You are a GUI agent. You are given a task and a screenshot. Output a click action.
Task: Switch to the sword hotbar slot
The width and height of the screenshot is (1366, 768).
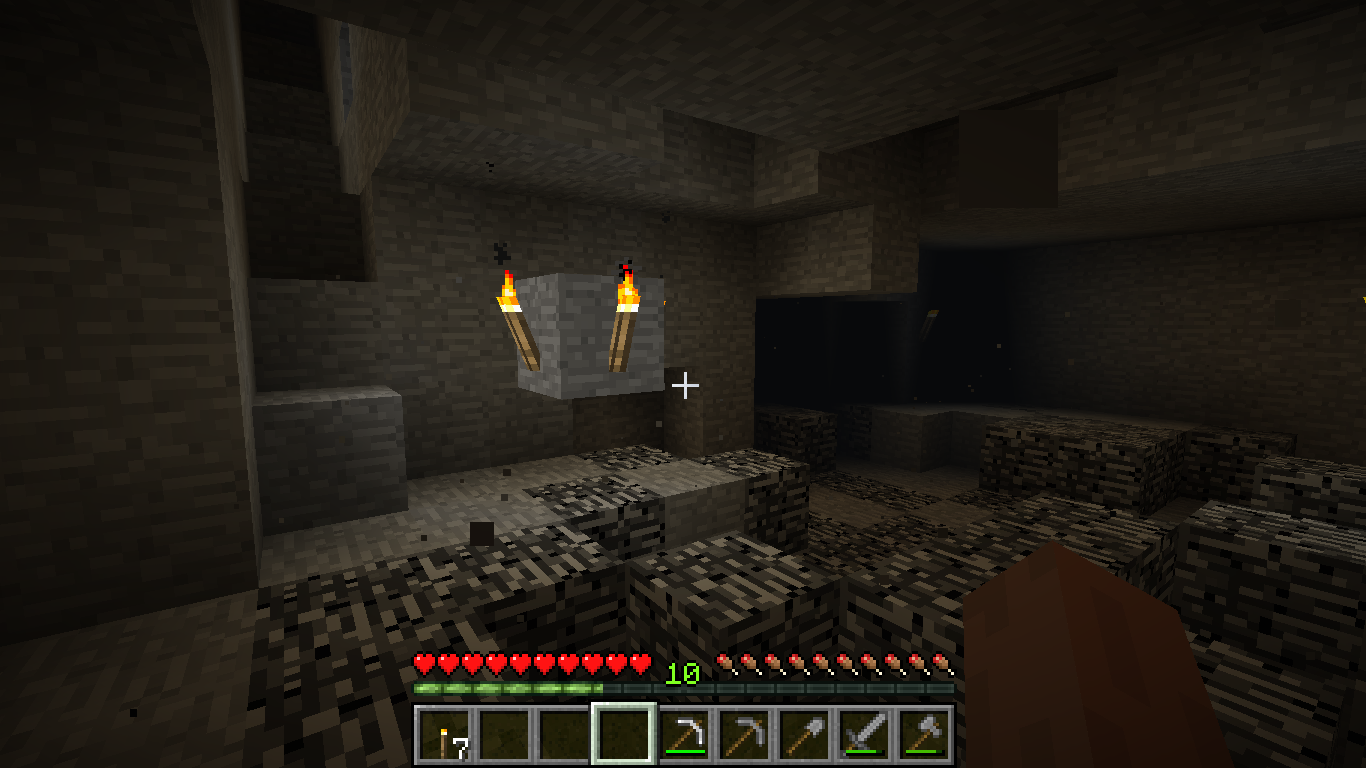[x=864, y=735]
